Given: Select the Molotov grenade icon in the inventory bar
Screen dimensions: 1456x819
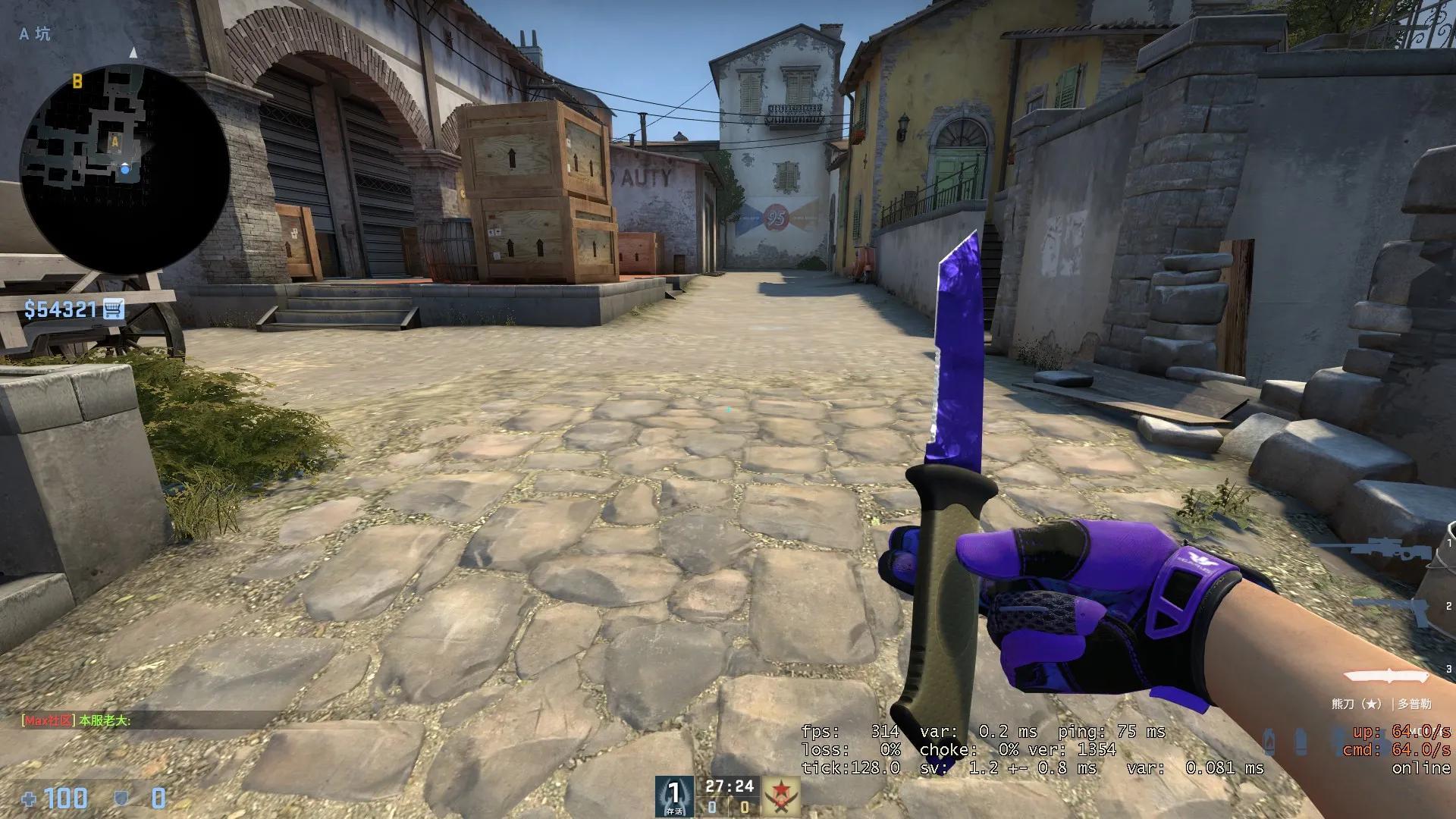Looking at the screenshot, I should pos(1269,739).
